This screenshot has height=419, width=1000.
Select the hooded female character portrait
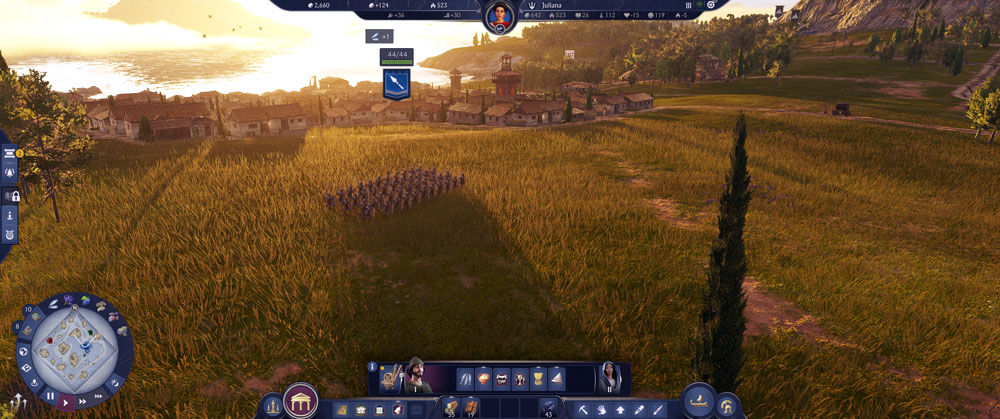(x=608, y=377)
